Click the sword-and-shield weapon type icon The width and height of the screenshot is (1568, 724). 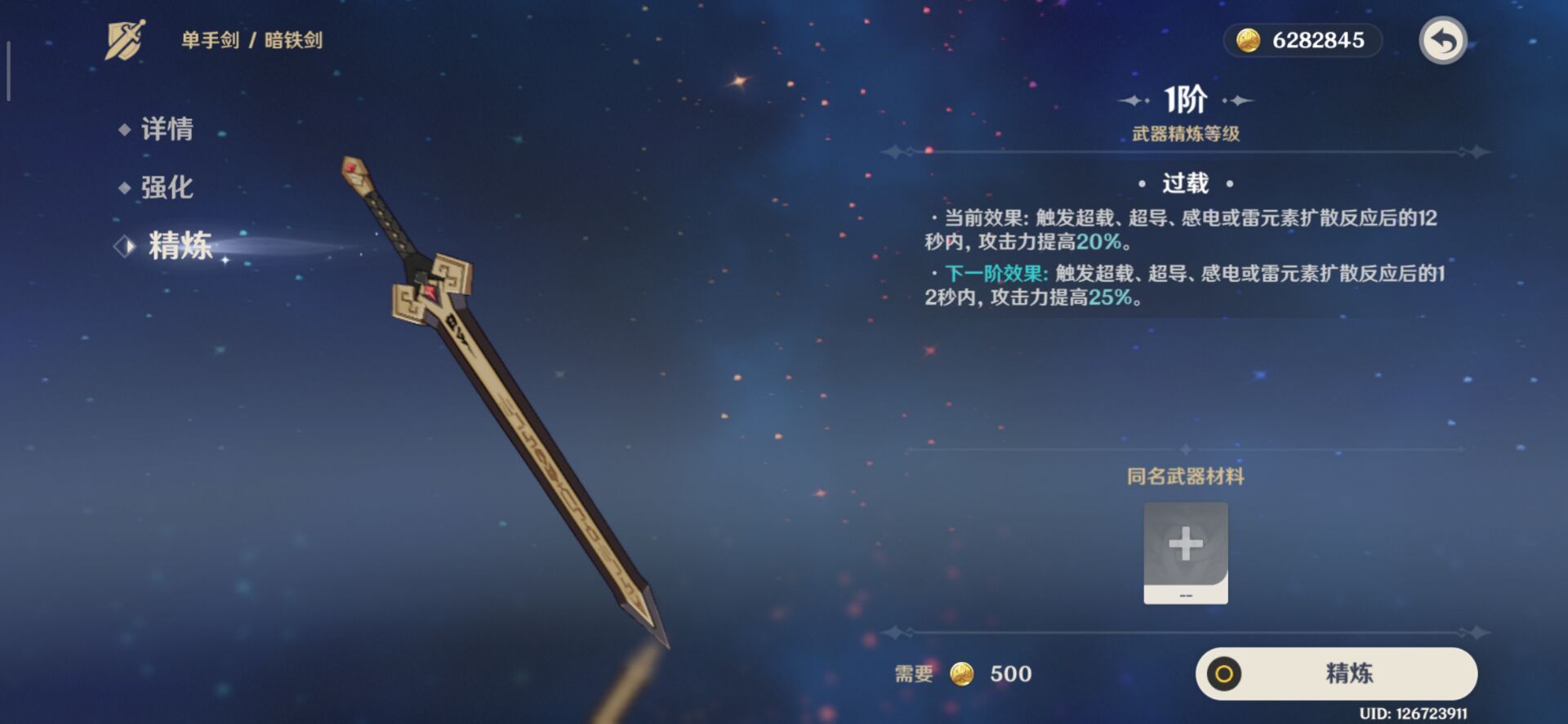click(124, 38)
